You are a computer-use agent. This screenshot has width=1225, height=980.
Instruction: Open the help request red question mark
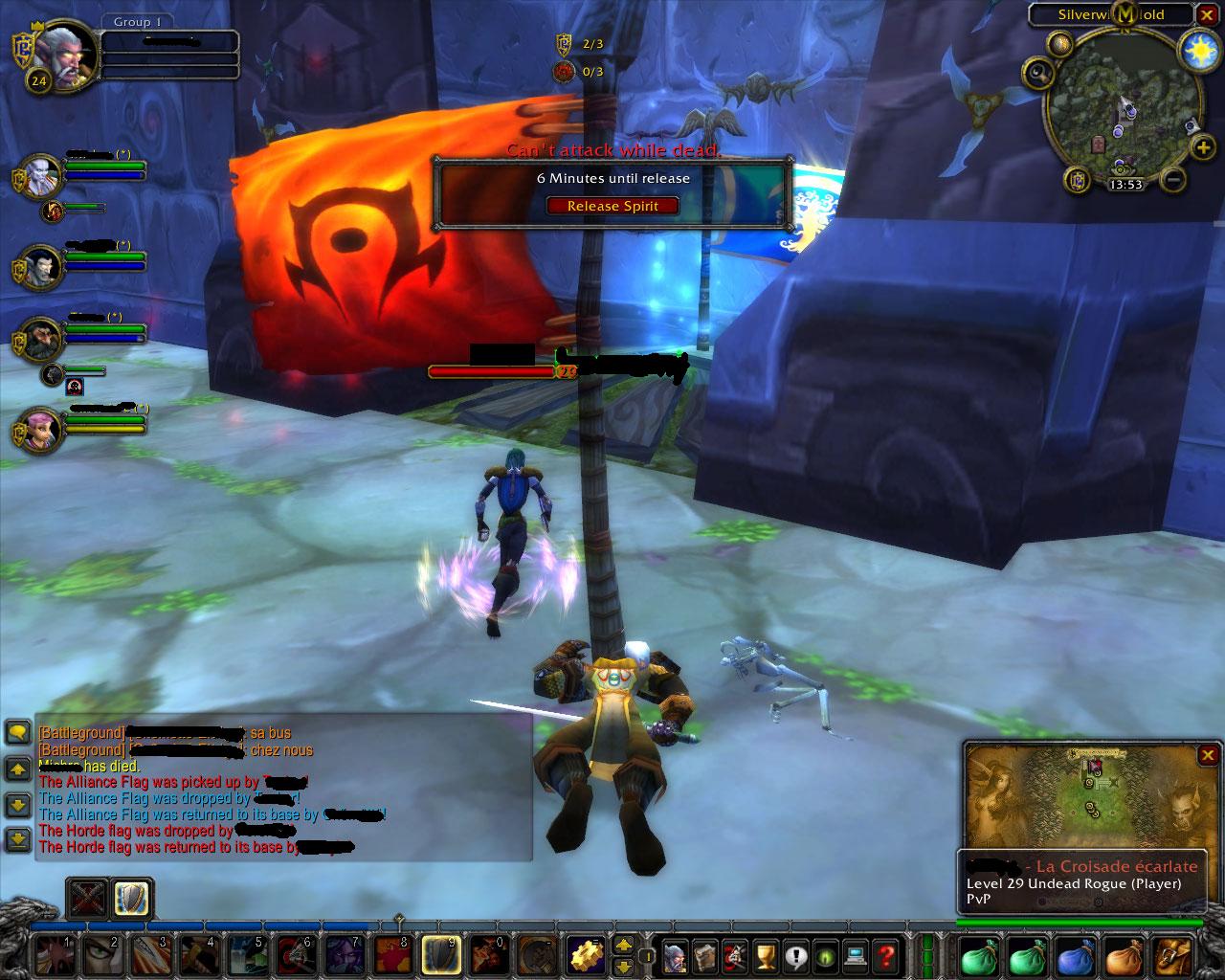coord(886,955)
